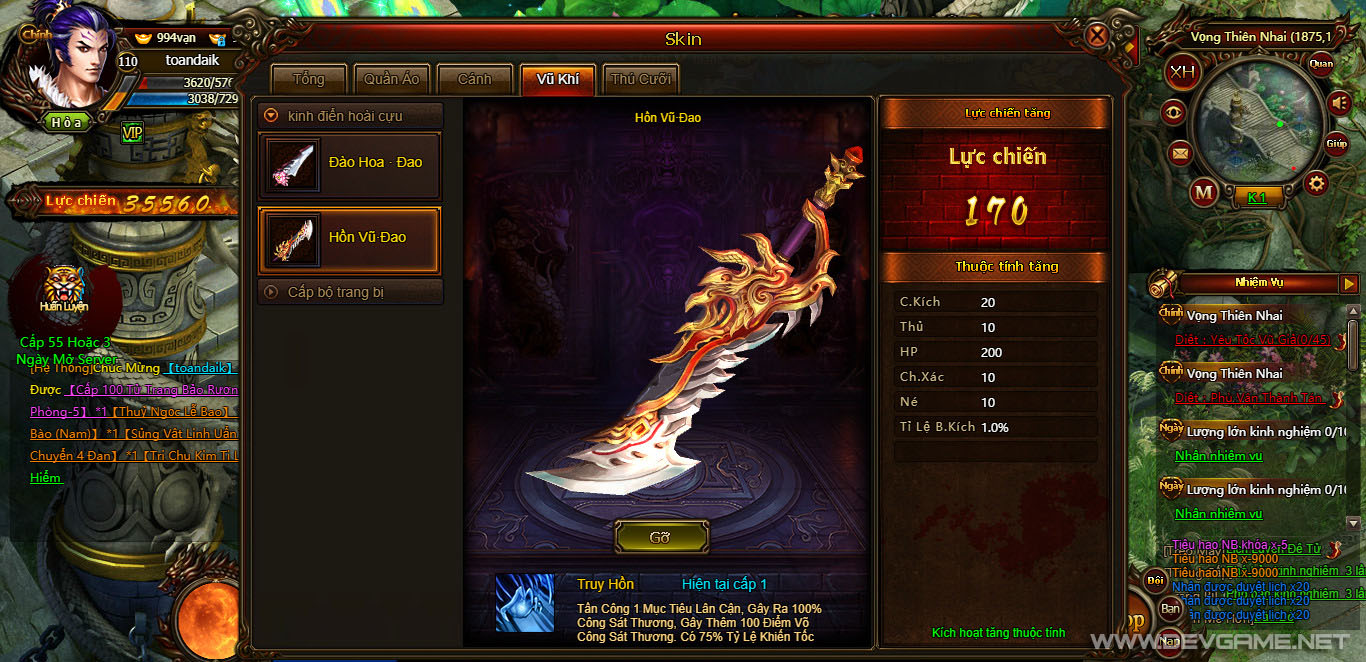Click the Gỡ unequip button
Image resolution: width=1366 pixels, height=662 pixels.
(x=660, y=537)
